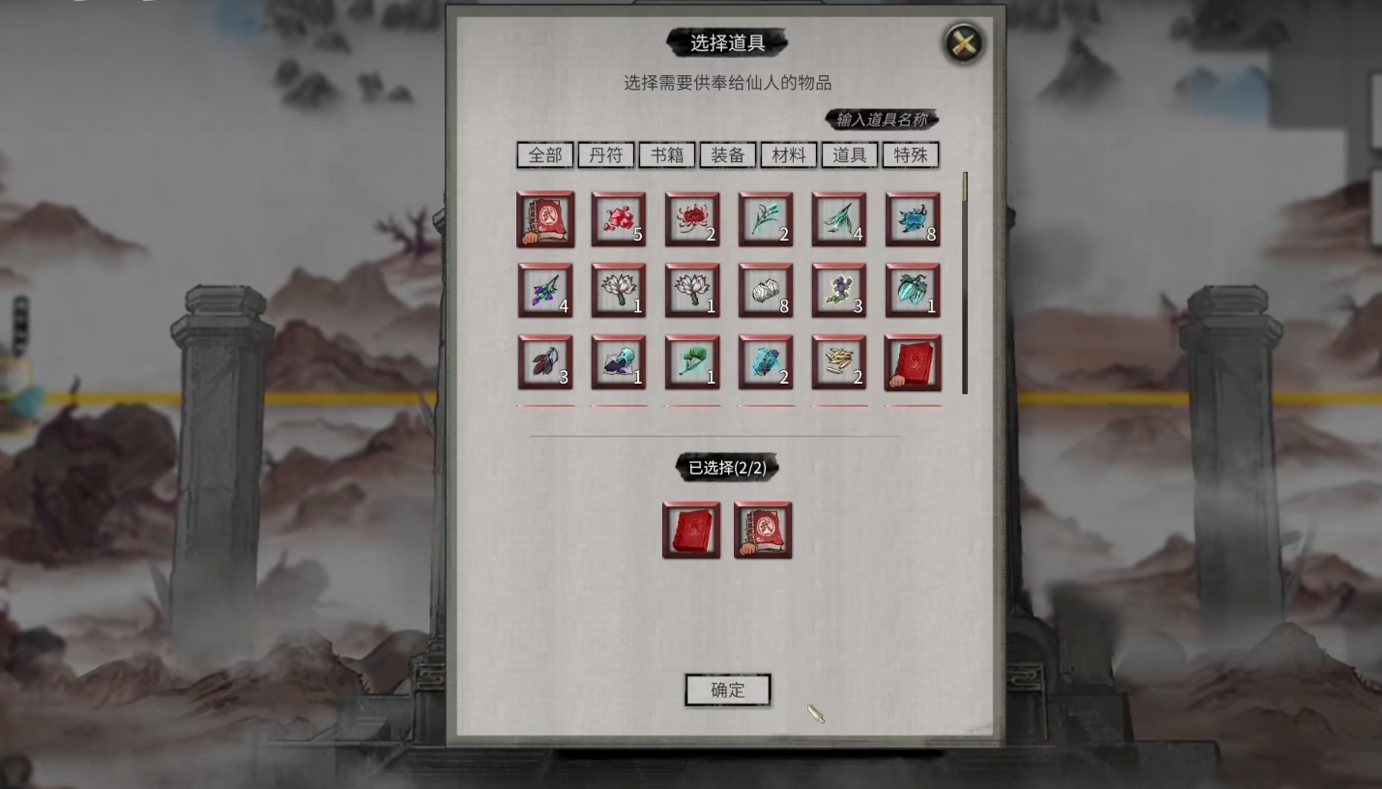Close the item selection window

pos(963,43)
